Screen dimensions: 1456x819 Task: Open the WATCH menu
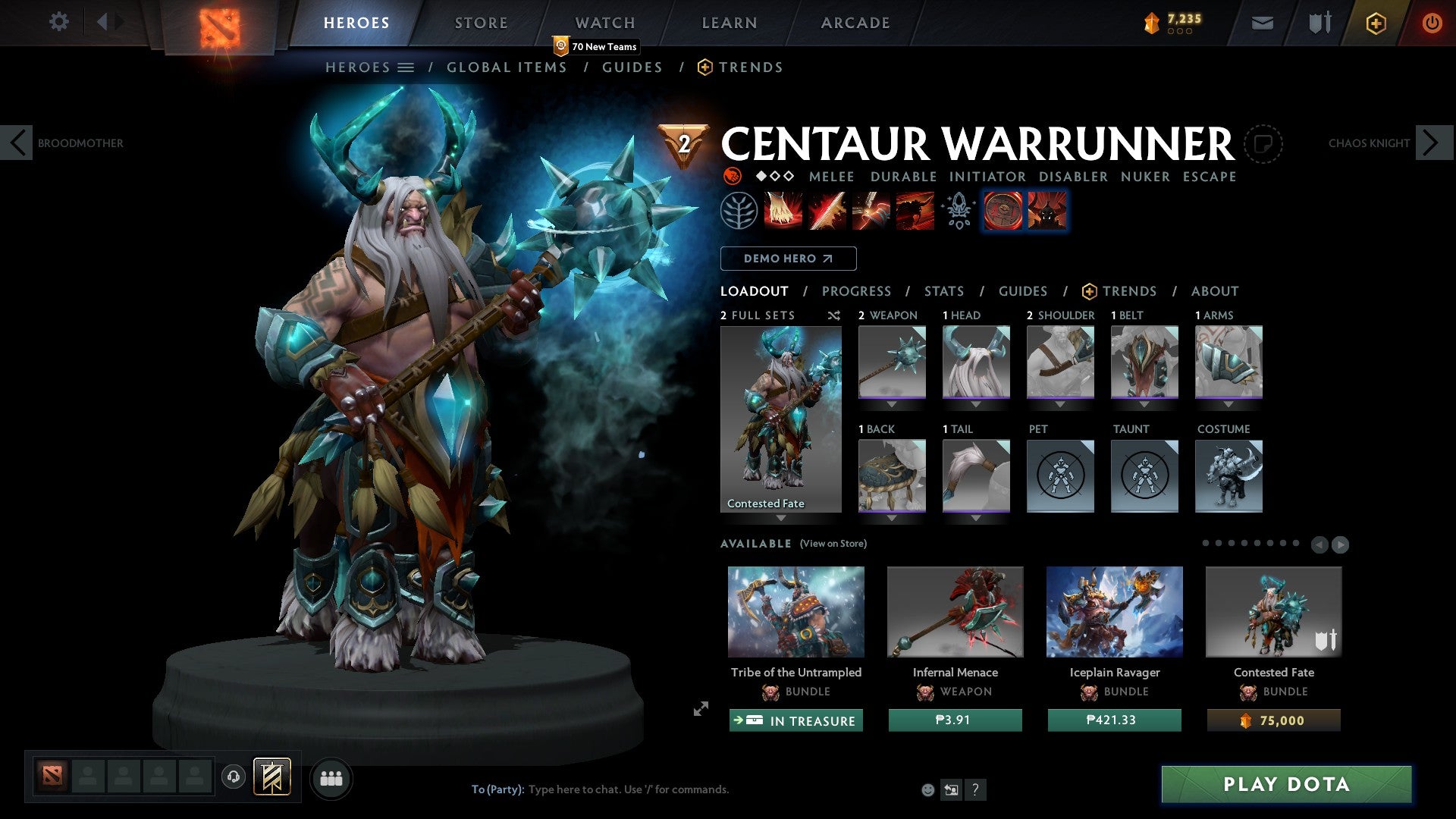coord(604,23)
